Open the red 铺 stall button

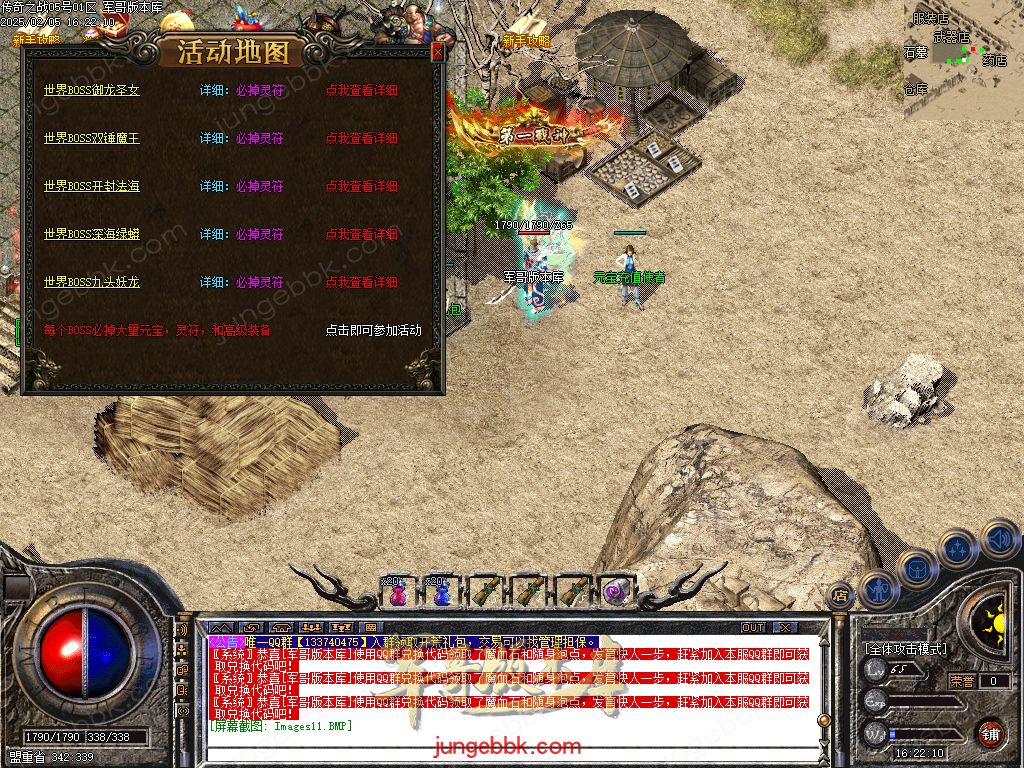pos(990,733)
